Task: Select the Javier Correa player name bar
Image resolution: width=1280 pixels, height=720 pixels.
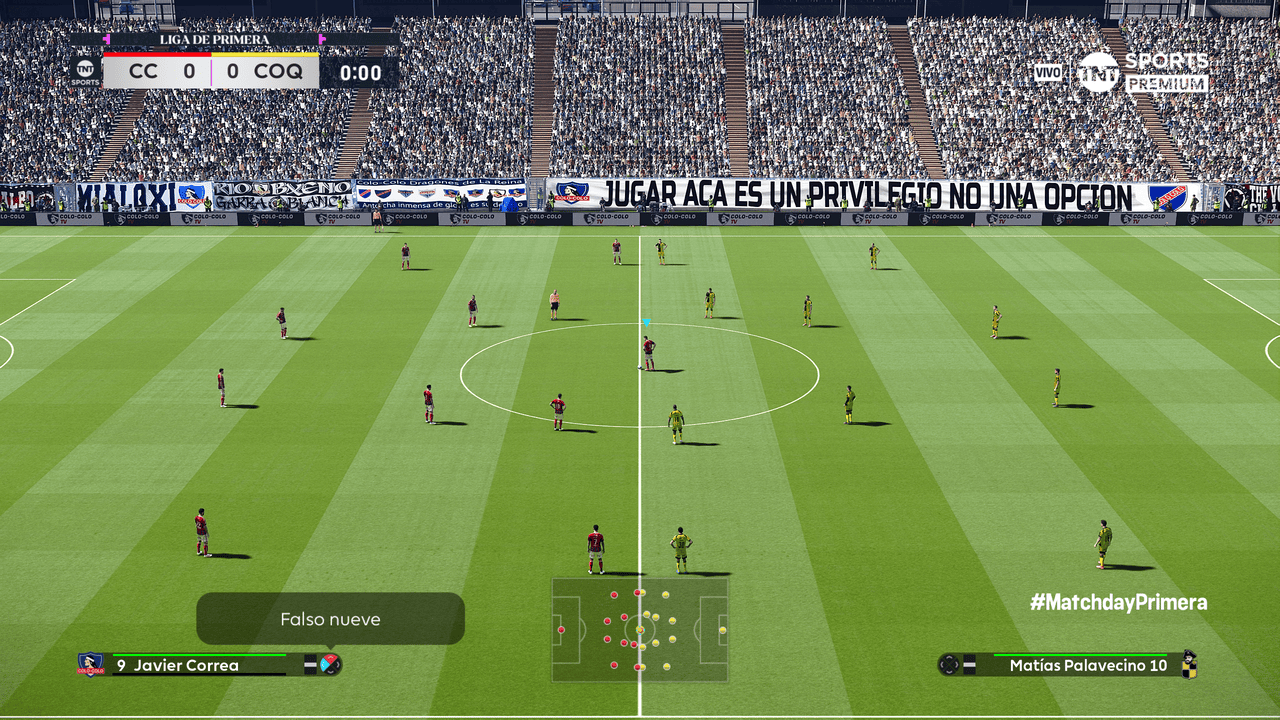Action: click(x=200, y=665)
